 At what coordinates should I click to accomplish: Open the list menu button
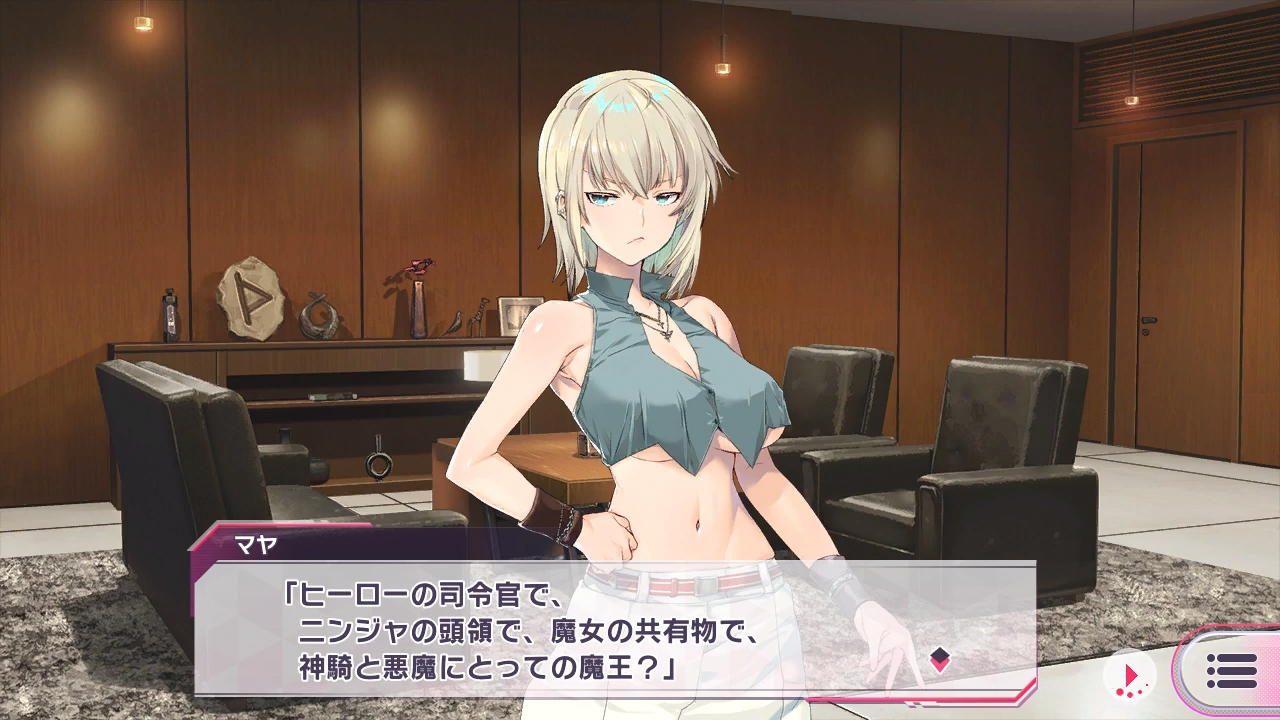pos(1231,671)
